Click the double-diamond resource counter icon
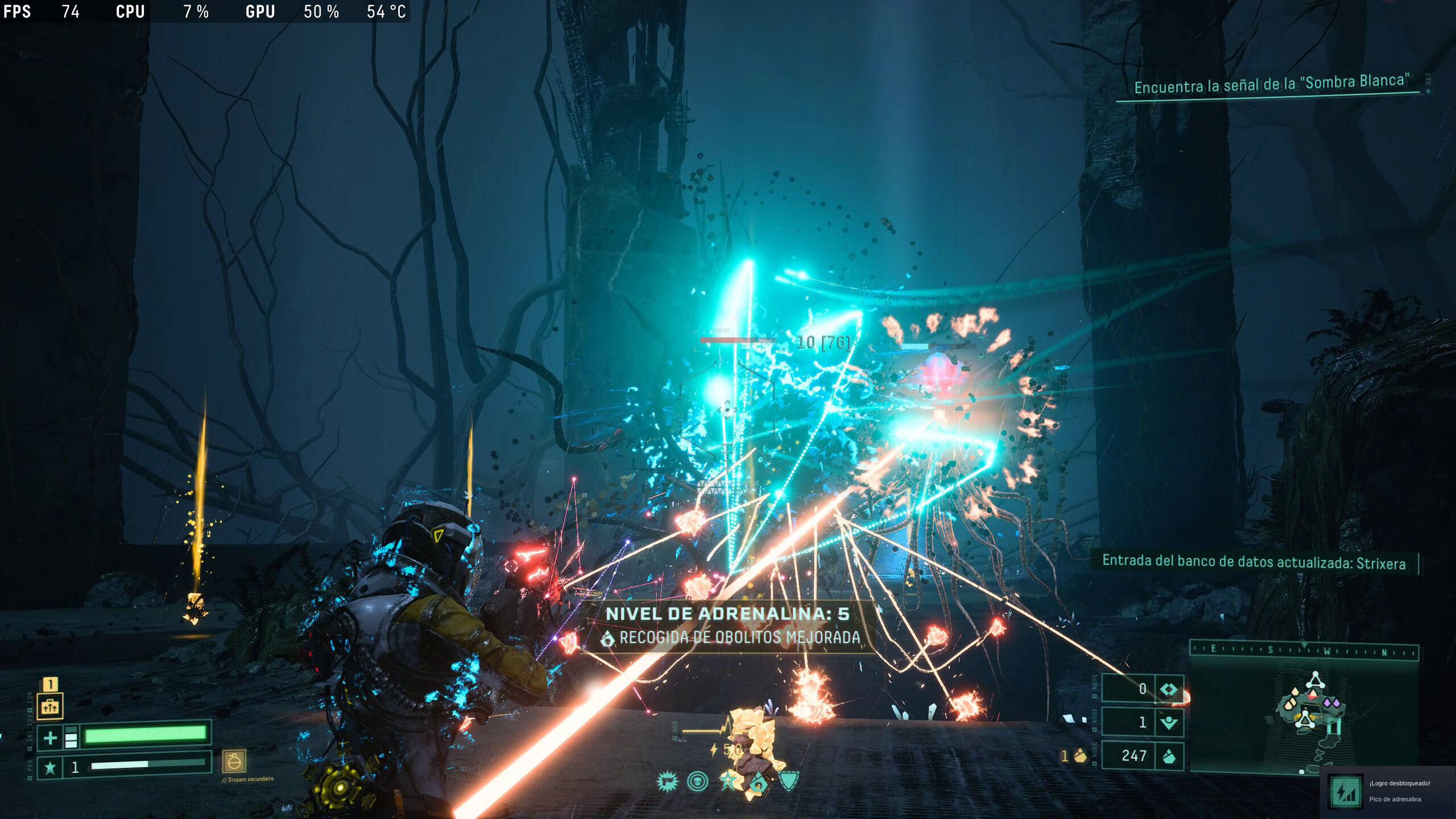 1169,689
